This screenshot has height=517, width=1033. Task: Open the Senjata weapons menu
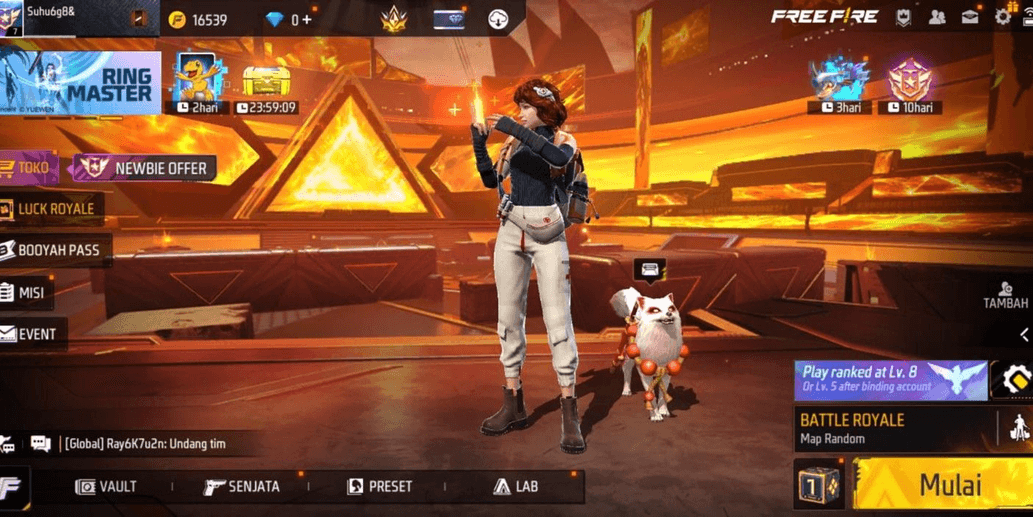242,487
